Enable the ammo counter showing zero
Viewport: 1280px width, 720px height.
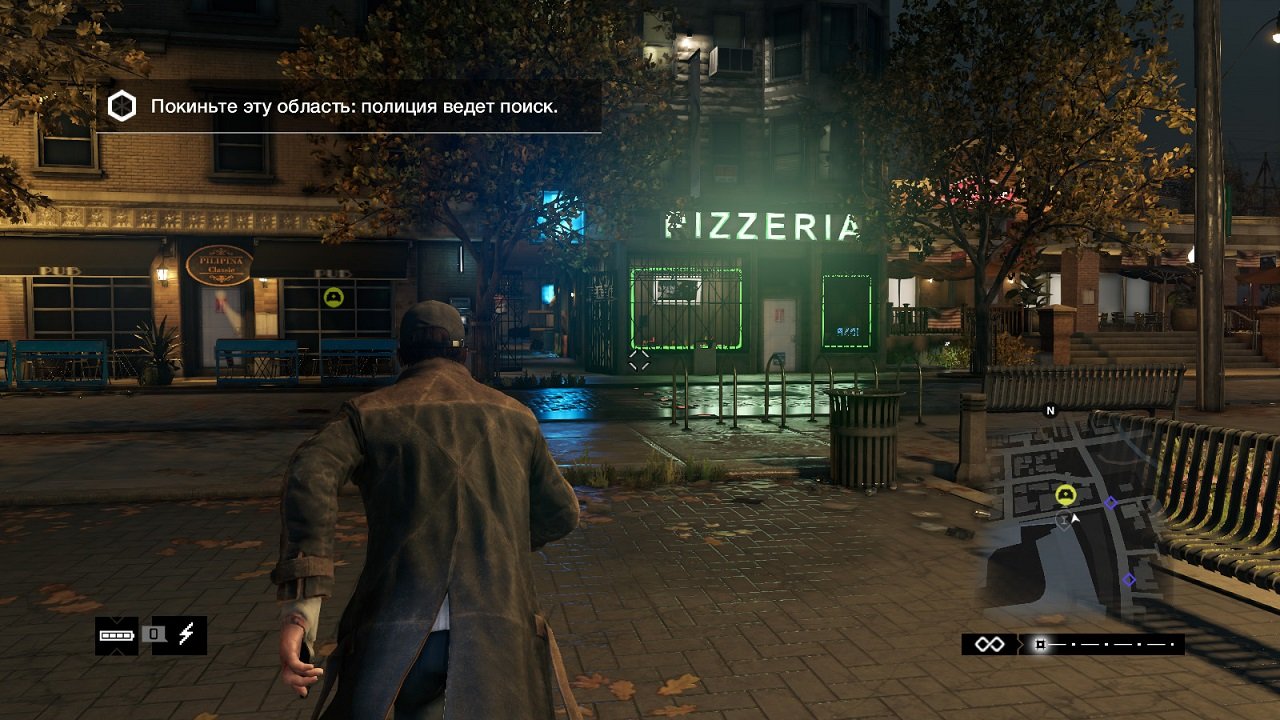click(154, 634)
